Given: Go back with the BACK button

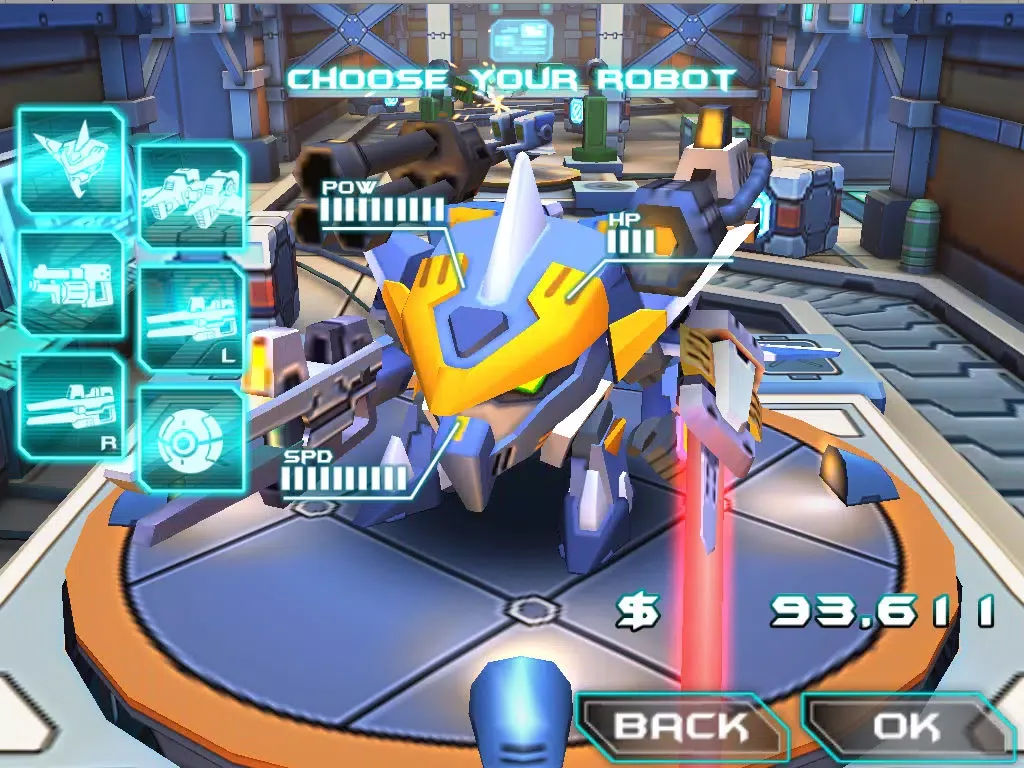Looking at the screenshot, I should (680, 727).
